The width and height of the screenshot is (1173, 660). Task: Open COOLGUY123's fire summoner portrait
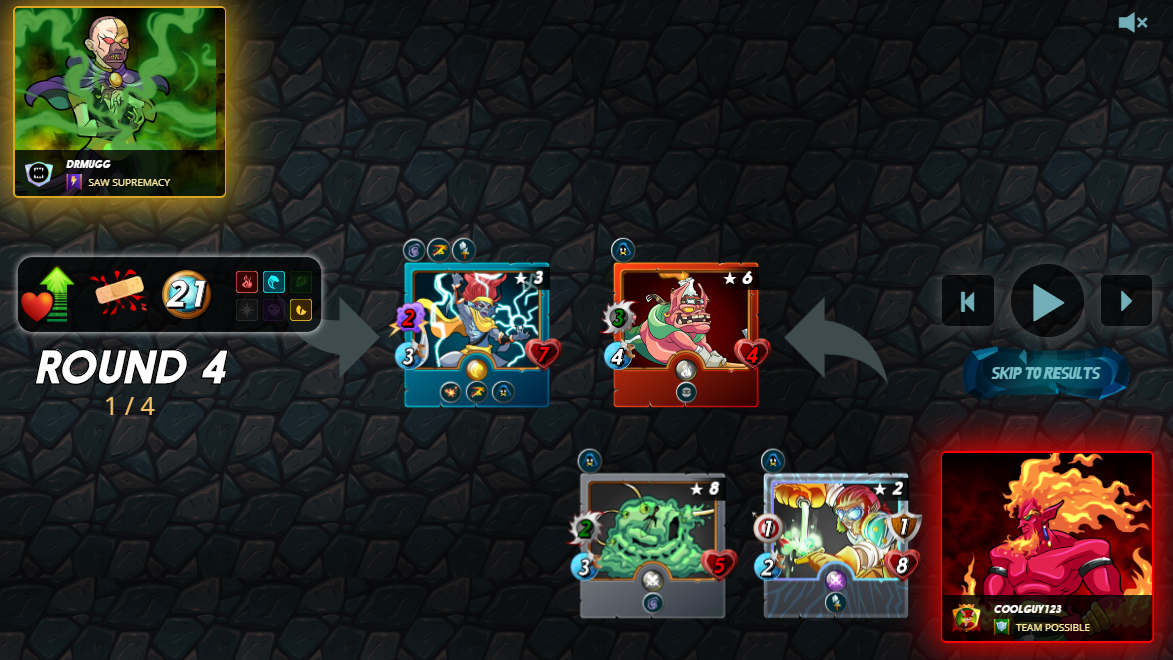pyautogui.click(x=1046, y=546)
